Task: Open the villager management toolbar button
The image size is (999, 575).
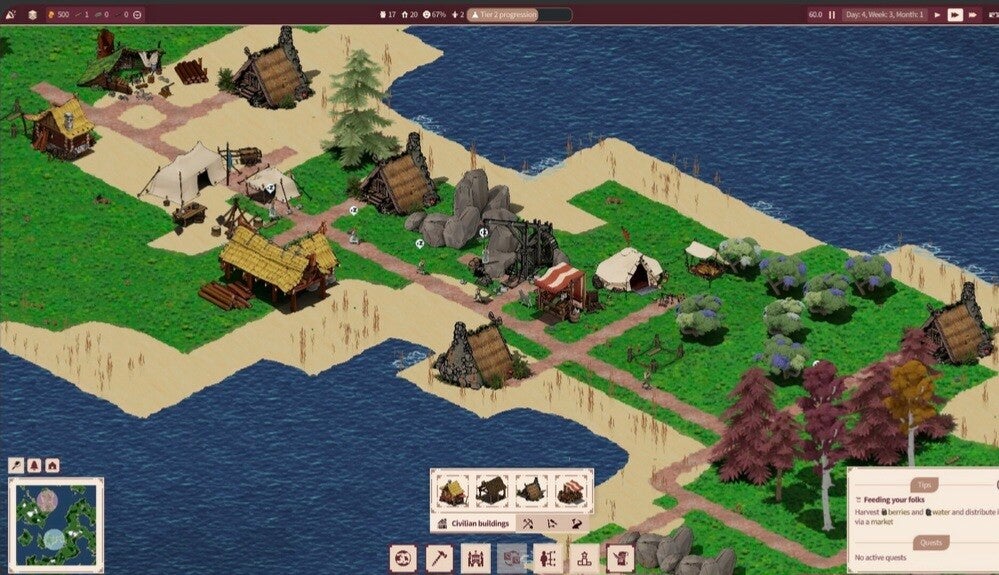Action: pyautogui.click(x=547, y=558)
